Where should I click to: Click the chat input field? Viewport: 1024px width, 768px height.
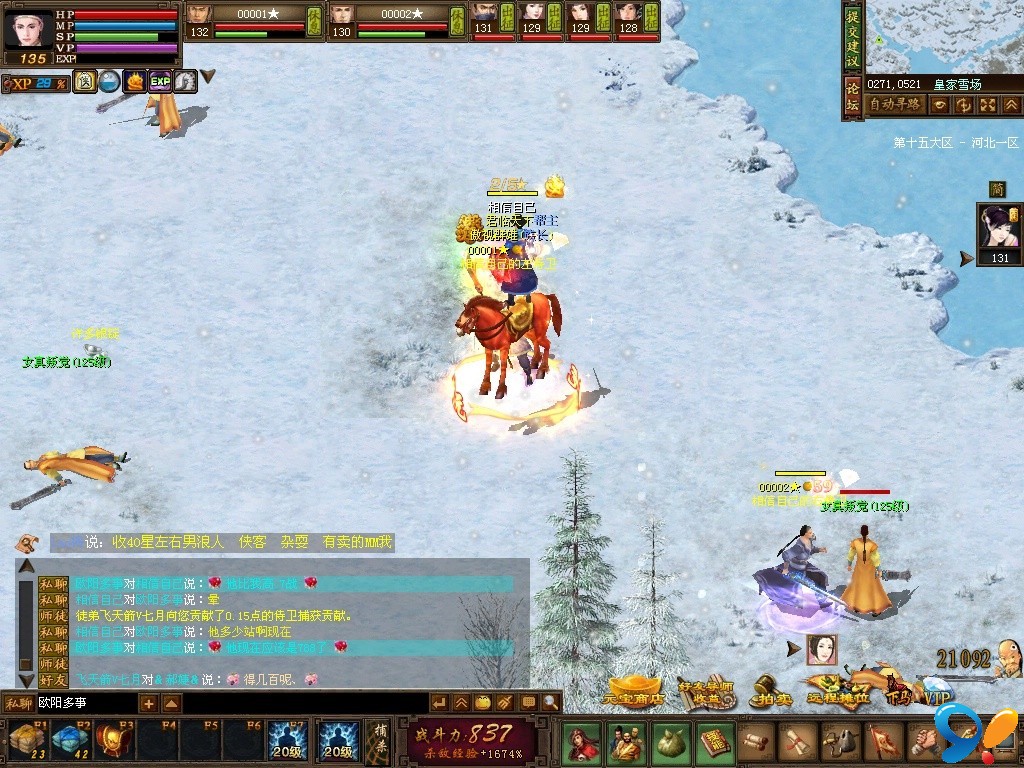(85, 703)
